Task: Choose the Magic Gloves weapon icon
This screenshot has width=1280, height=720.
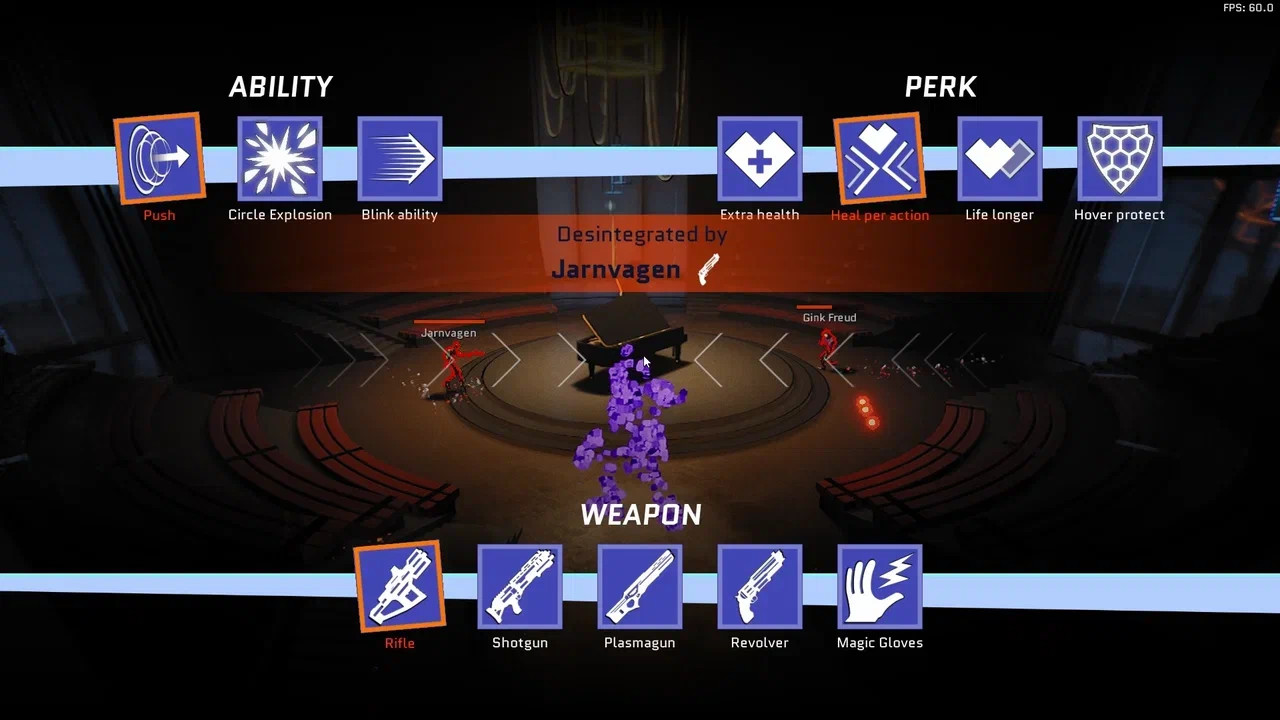Action: [879, 588]
